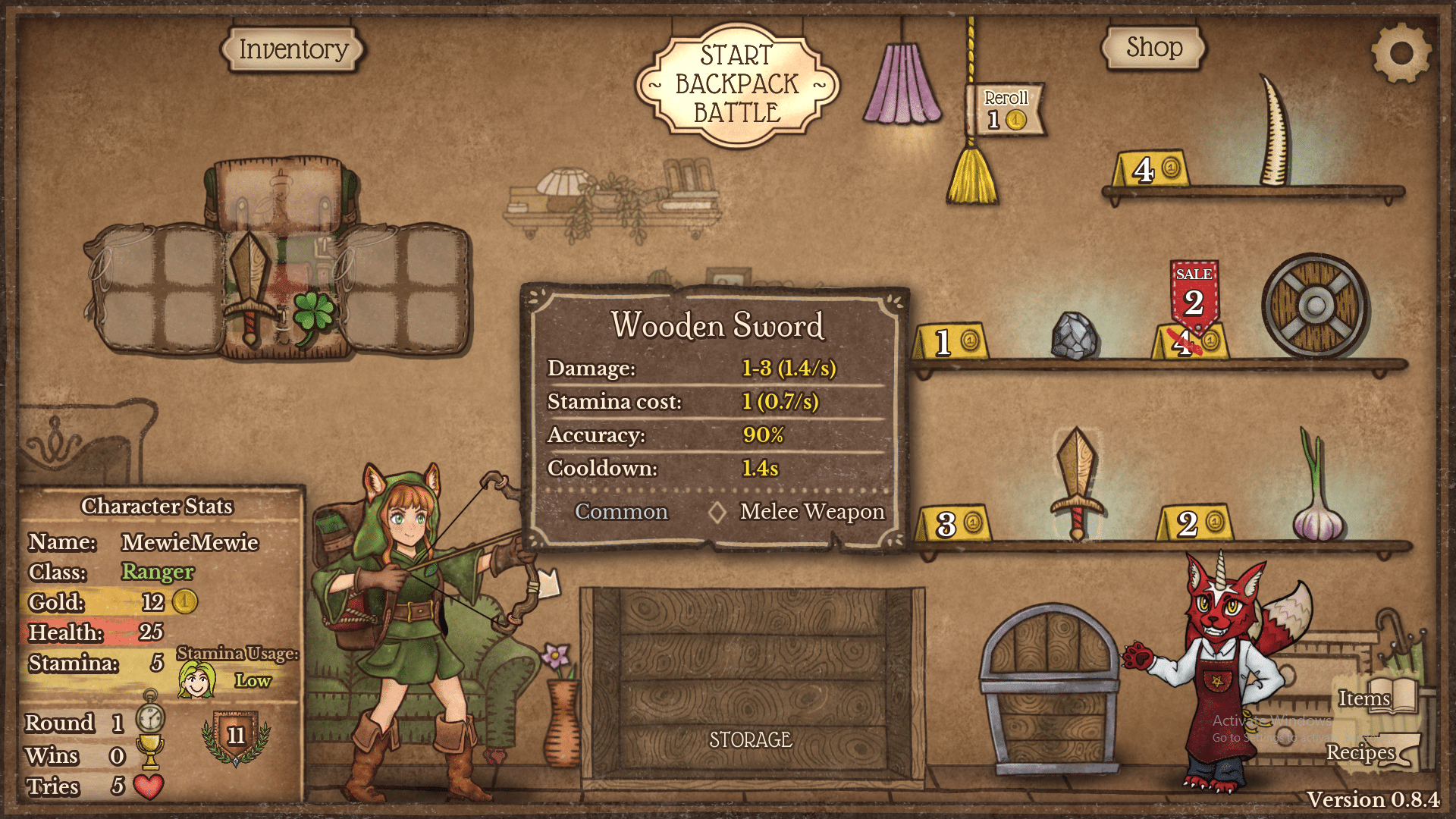Screen dimensions: 1456x819
Task: Choose the round wooden shield on sale
Action: [1315, 306]
